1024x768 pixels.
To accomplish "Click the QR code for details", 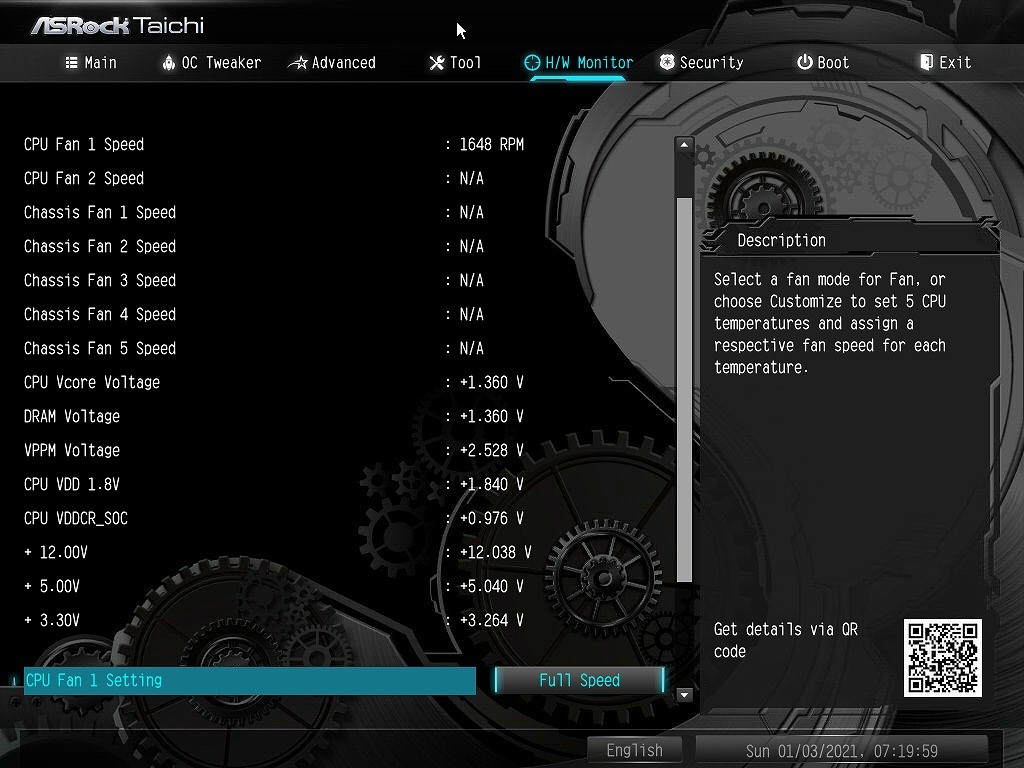I will point(942,657).
